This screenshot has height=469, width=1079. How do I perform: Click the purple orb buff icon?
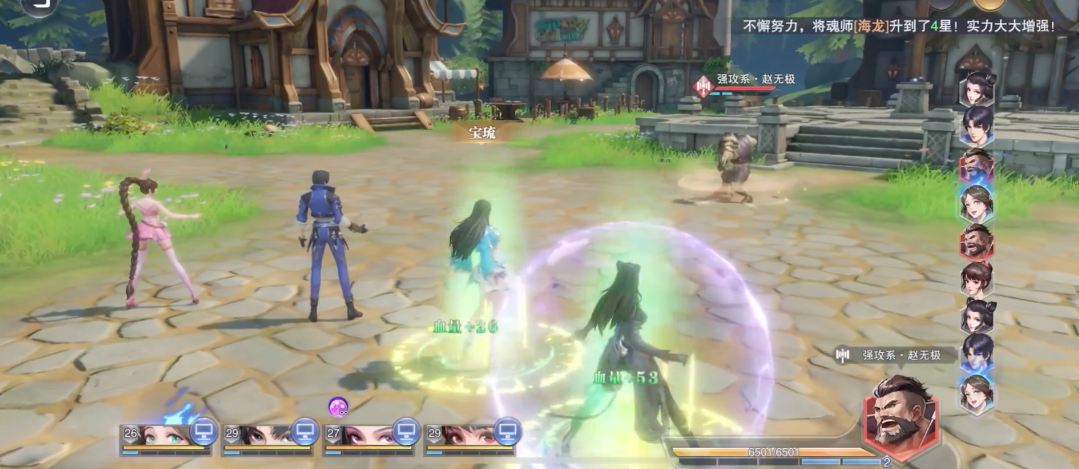click(x=338, y=406)
